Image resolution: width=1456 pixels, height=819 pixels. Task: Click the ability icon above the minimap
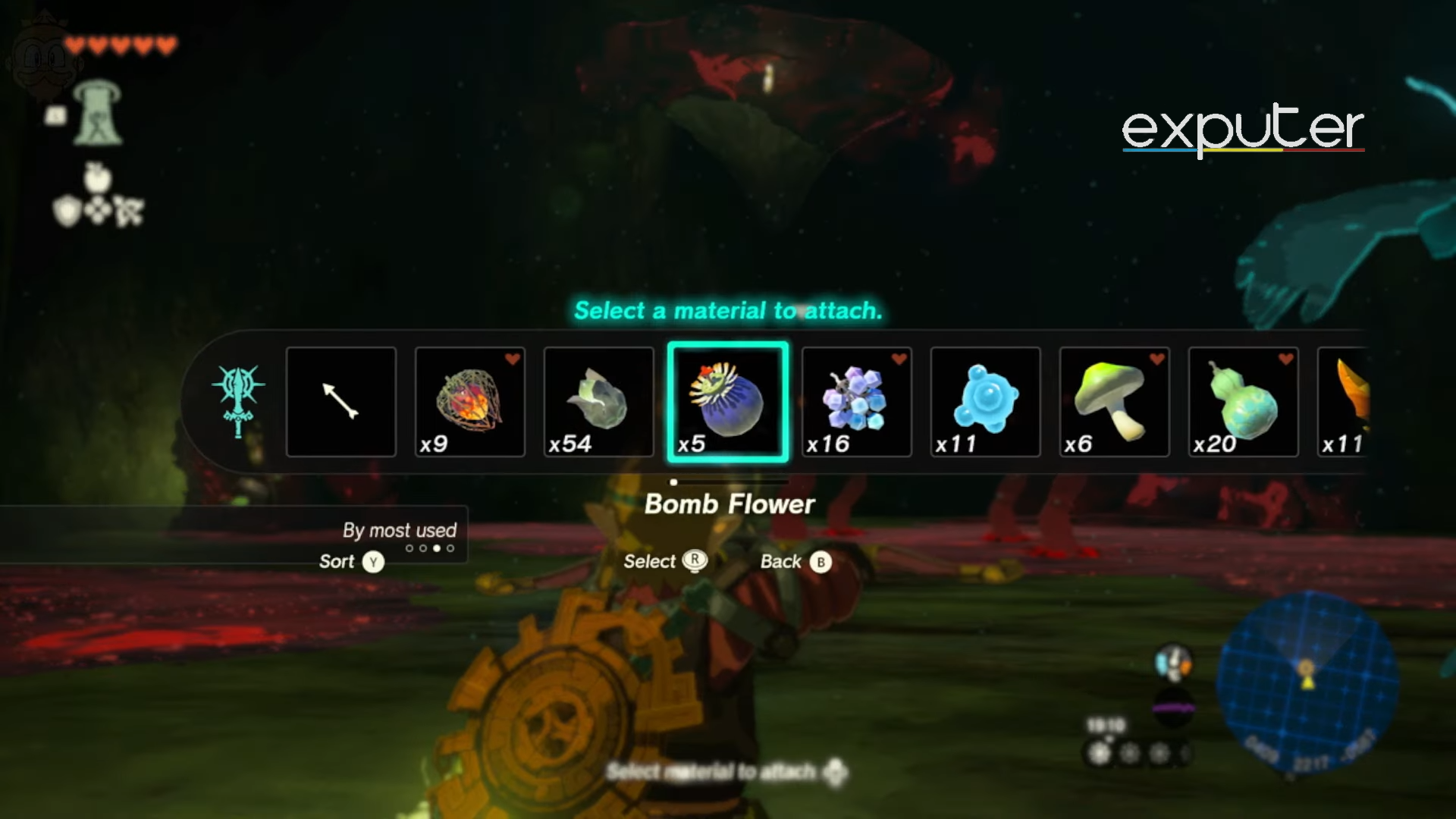pyautogui.click(x=1173, y=663)
